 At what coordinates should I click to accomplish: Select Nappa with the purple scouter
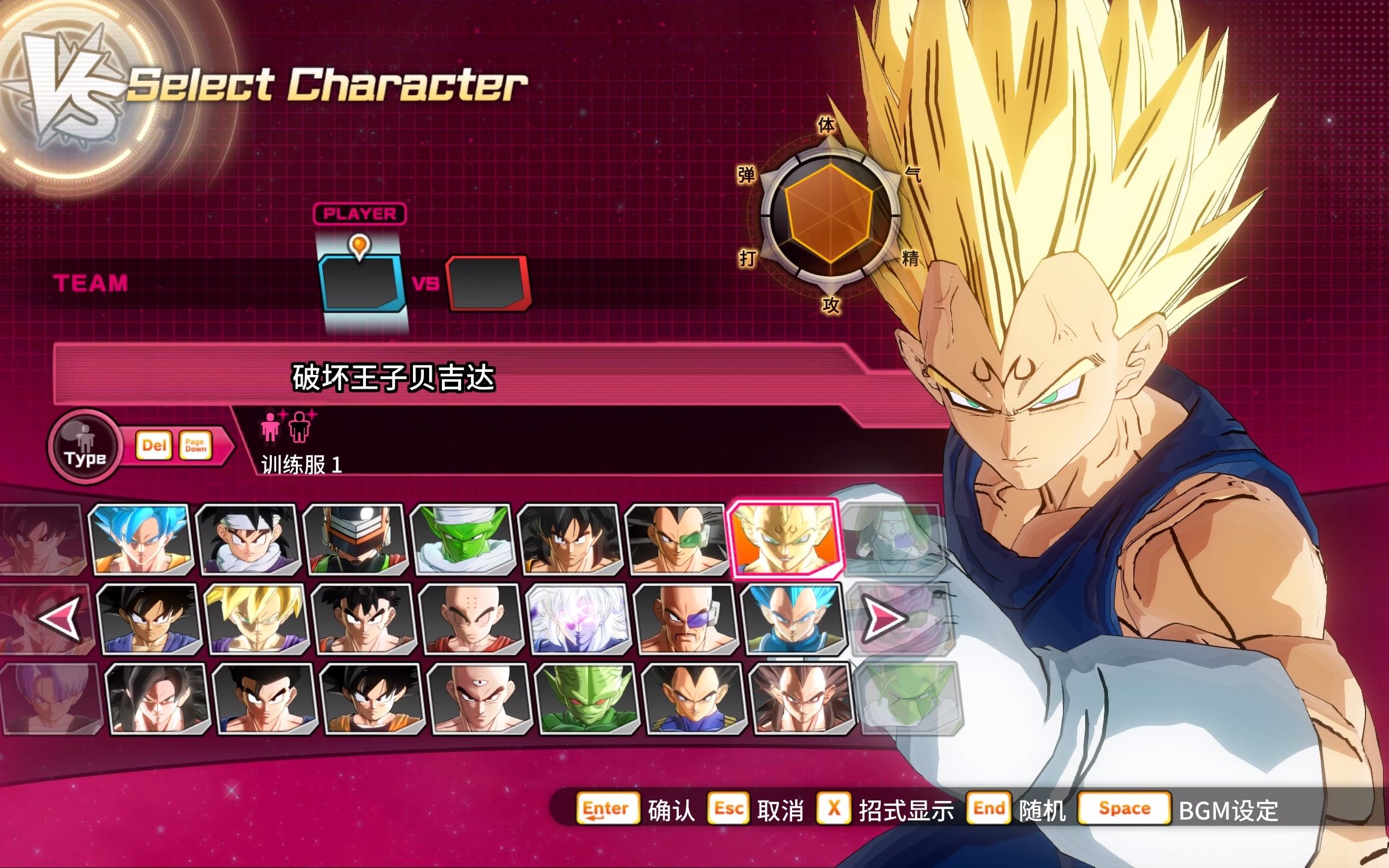(x=687, y=619)
